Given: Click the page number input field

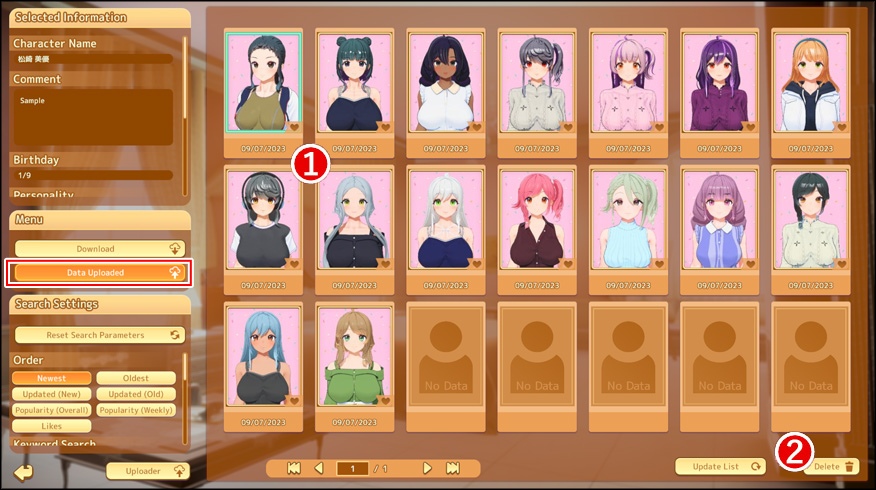Looking at the screenshot, I should point(352,468).
